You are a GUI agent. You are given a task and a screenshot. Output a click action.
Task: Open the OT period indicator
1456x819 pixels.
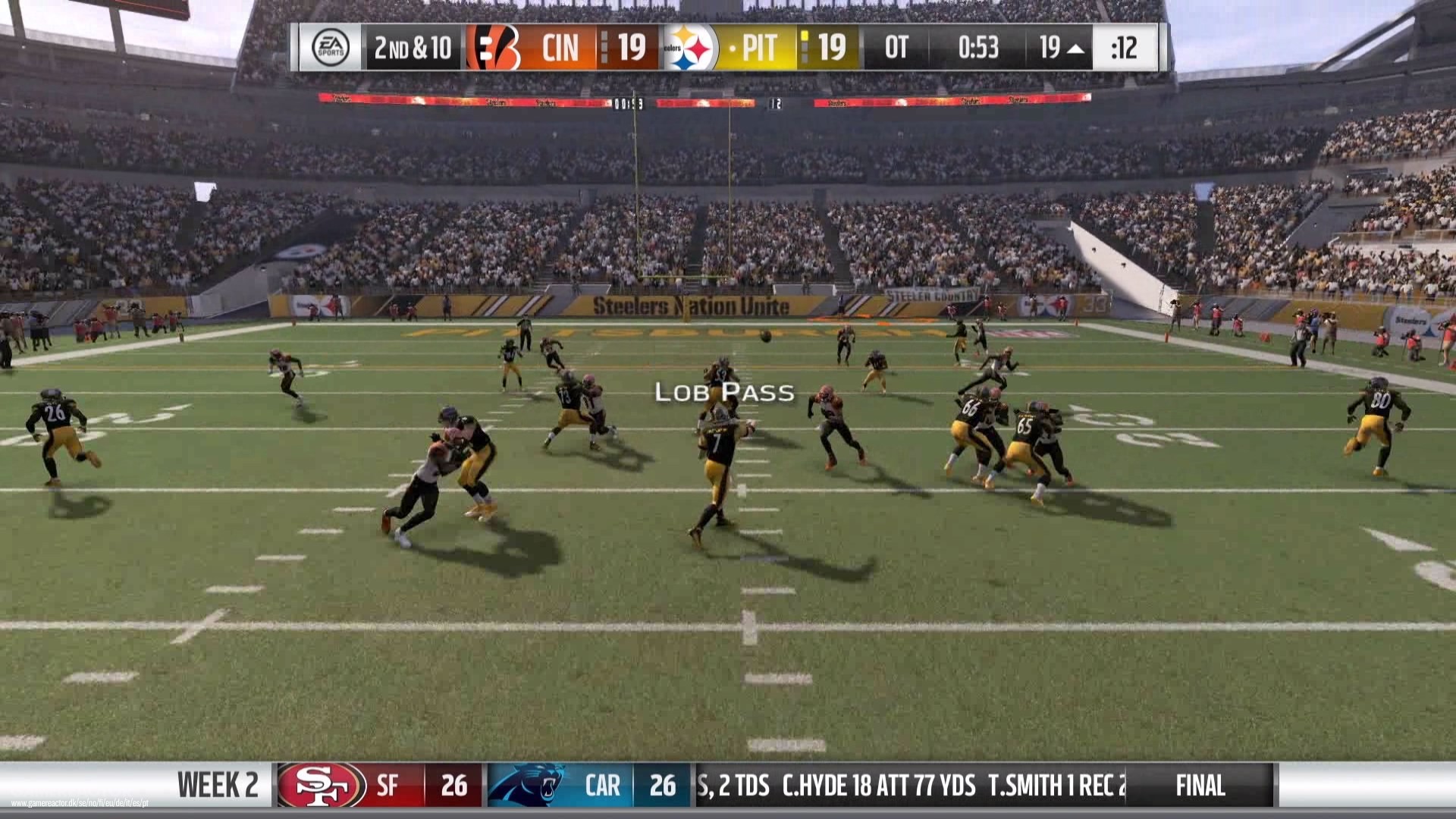[895, 47]
